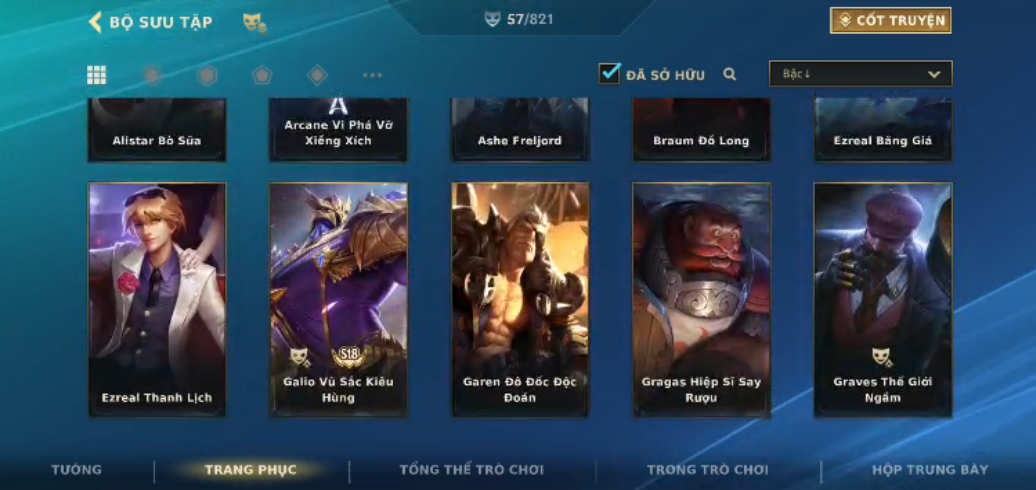Open the Trong Trò Chơi tab
The width and height of the screenshot is (1036, 490).
(x=707, y=470)
